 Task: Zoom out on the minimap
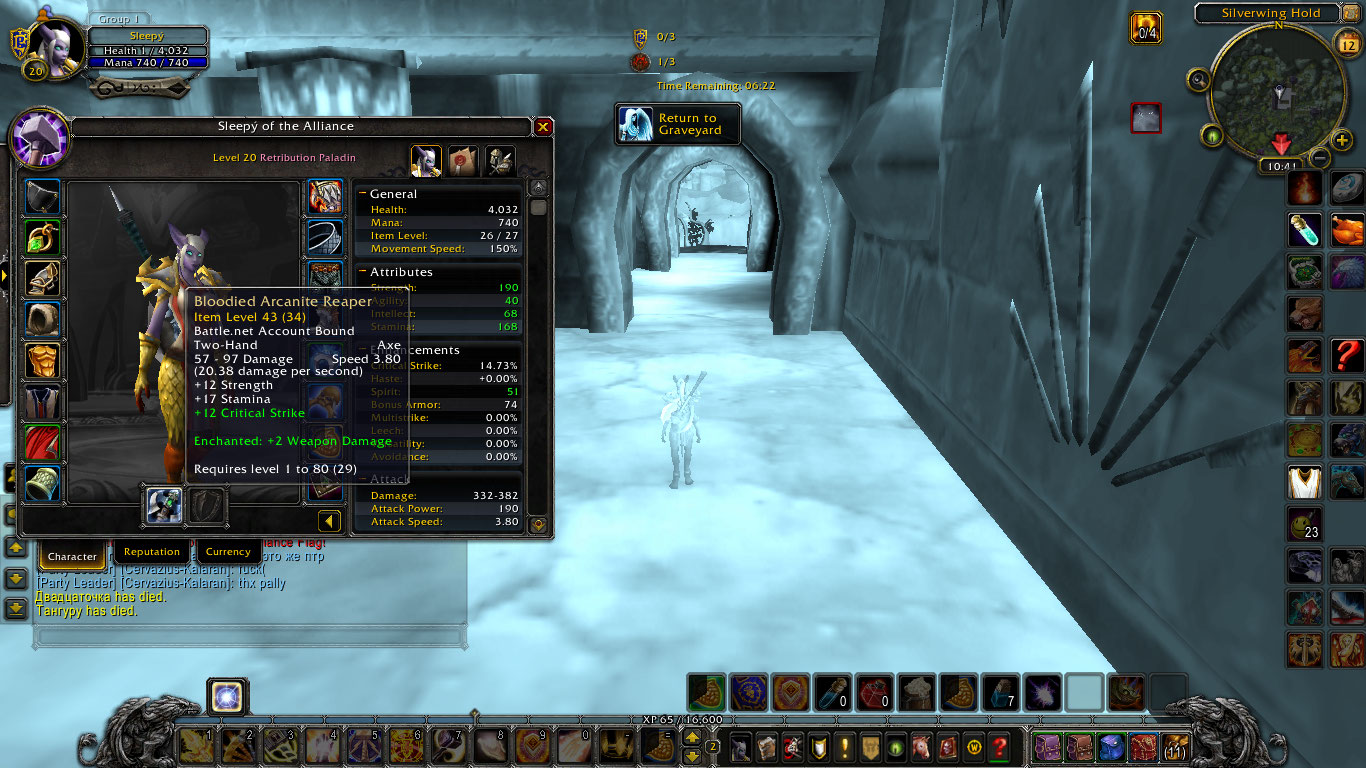click(x=1320, y=157)
